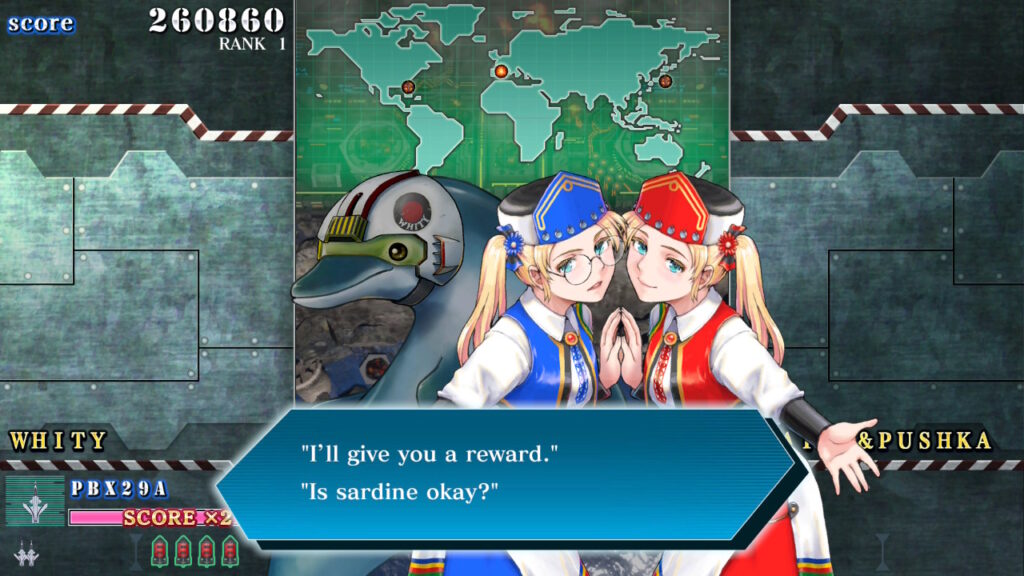The image size is (1024, 576).
Task: Advance the sardine reward dialogue box
Action: point(510,472)
